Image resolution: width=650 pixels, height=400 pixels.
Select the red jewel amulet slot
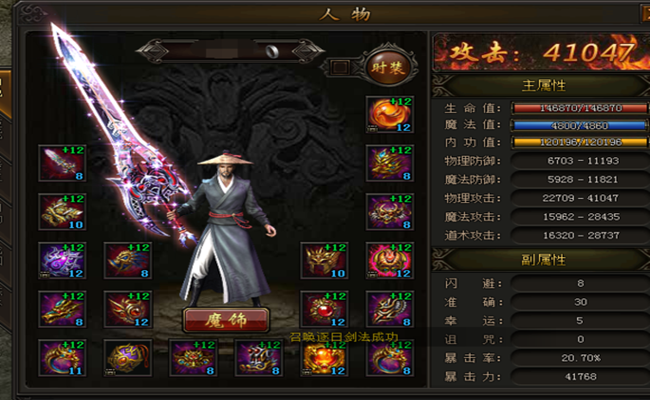pyautogui.click(x=320, y=308)
